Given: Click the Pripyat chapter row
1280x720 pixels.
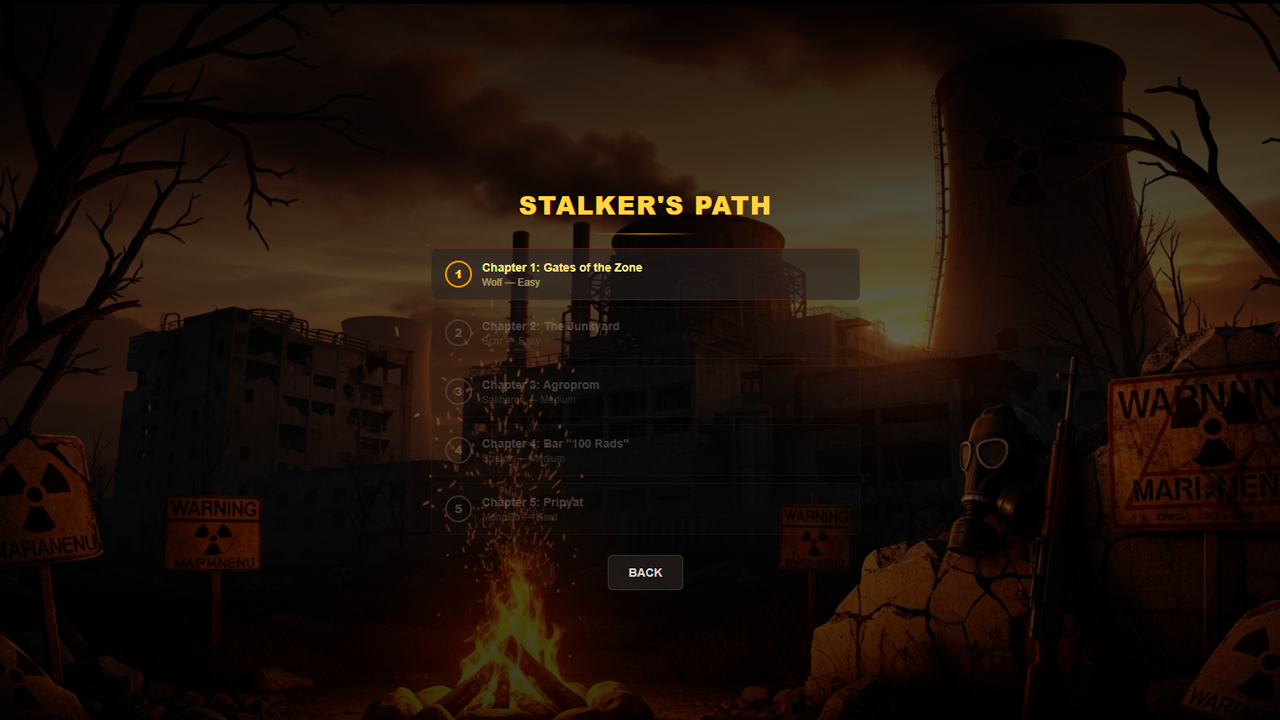Looking at the screenshot, I should click(645, 509).
